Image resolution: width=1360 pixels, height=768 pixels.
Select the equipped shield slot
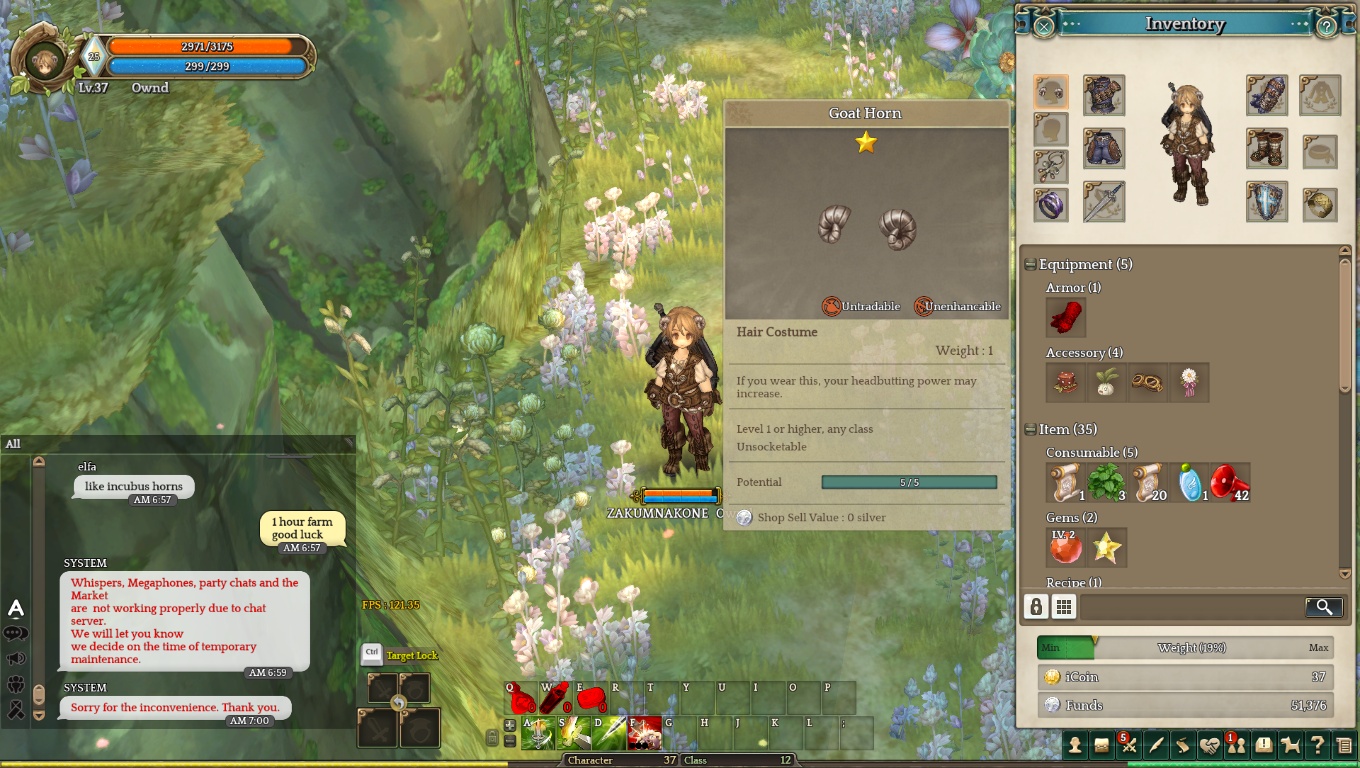(x=1266, y=202)
